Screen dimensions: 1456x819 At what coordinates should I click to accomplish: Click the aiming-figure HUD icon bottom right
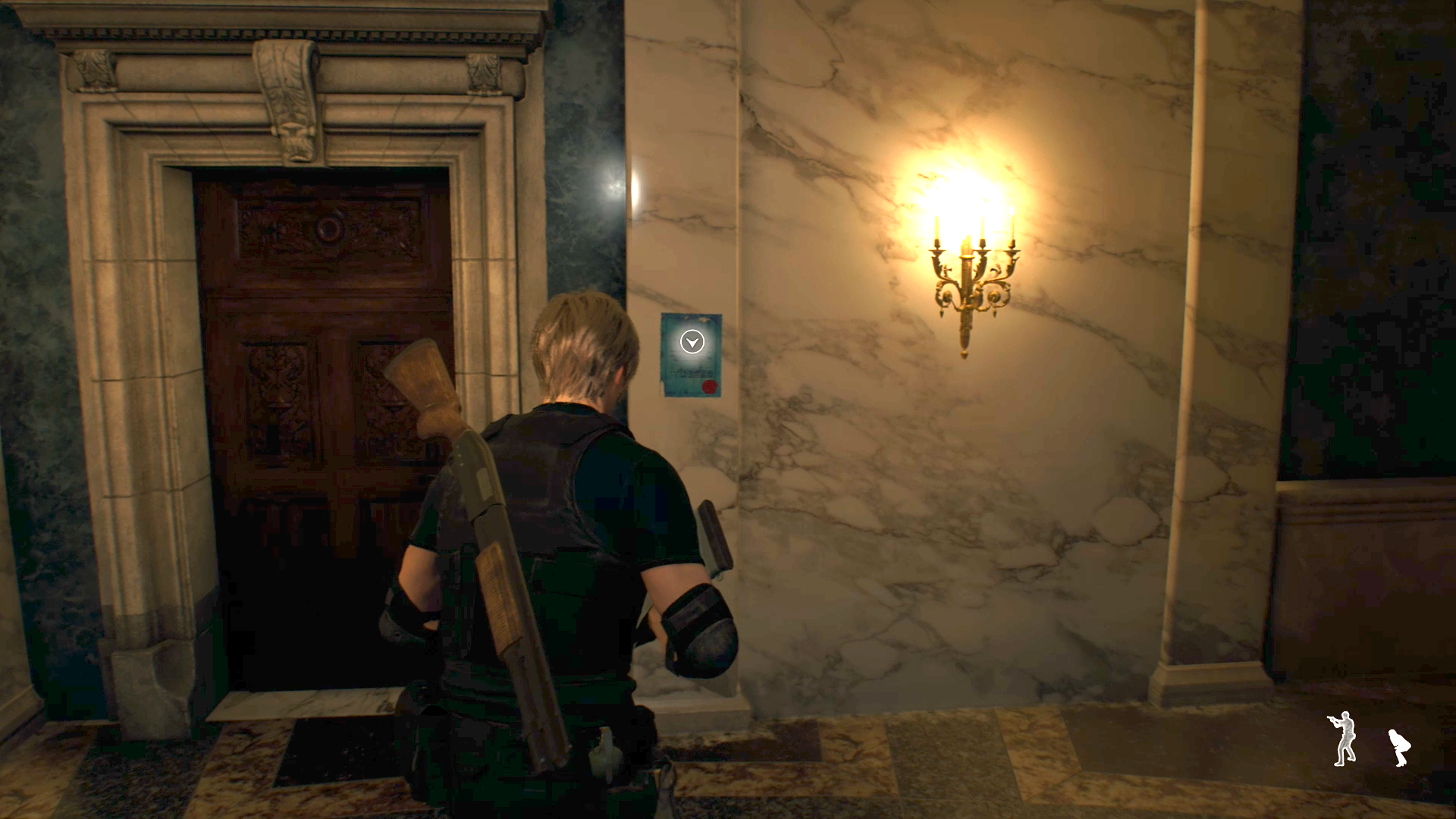1344,739
